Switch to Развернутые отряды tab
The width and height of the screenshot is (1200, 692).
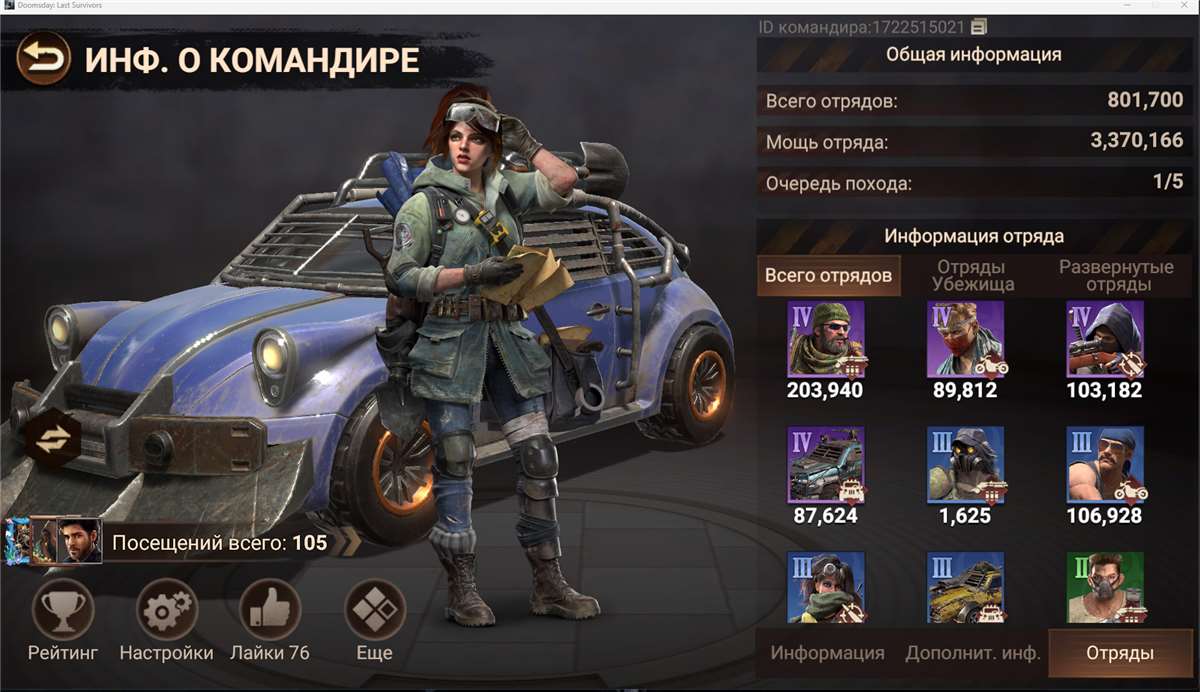click(x=1116, y=275)
